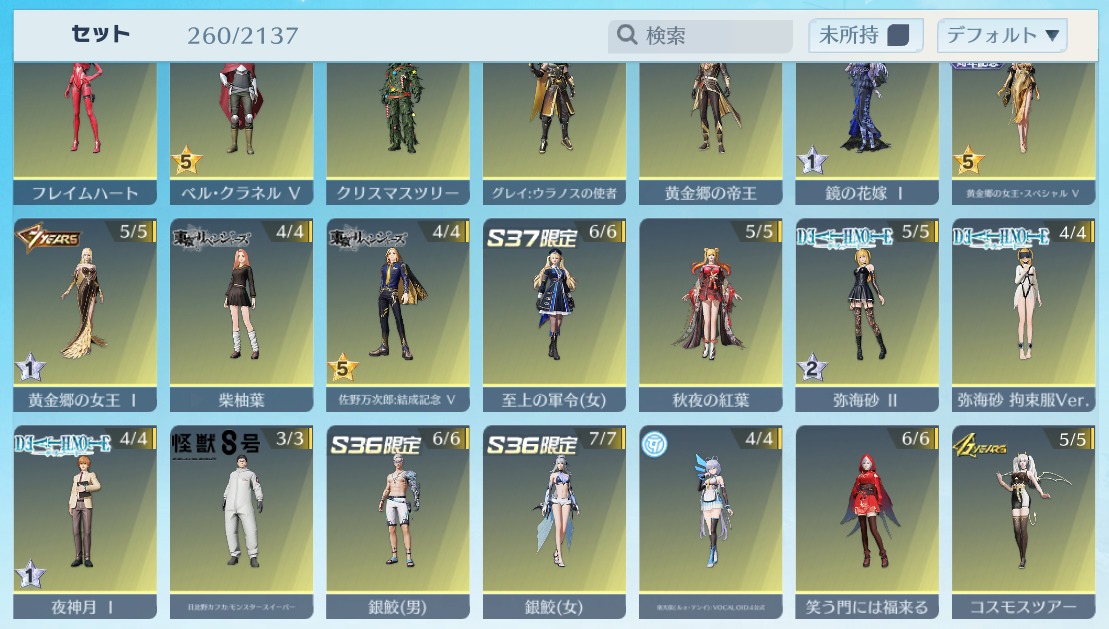Screen dimensions: 1109x629
Task: Open the 銀鮫(女) set
Action: (554, 520)
